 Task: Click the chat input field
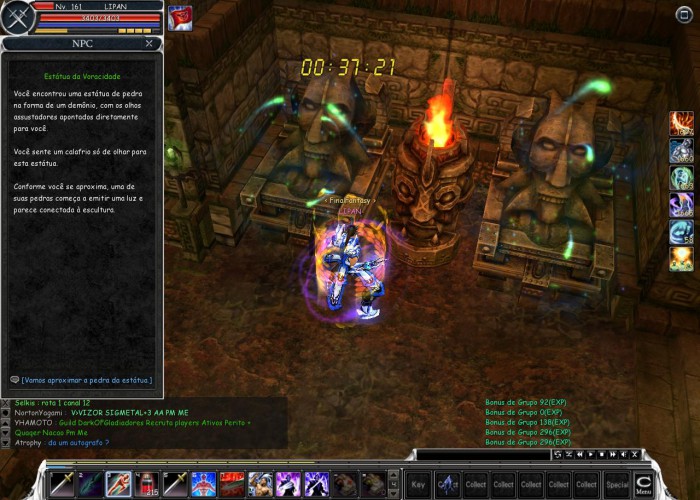[x=480, y=455]
